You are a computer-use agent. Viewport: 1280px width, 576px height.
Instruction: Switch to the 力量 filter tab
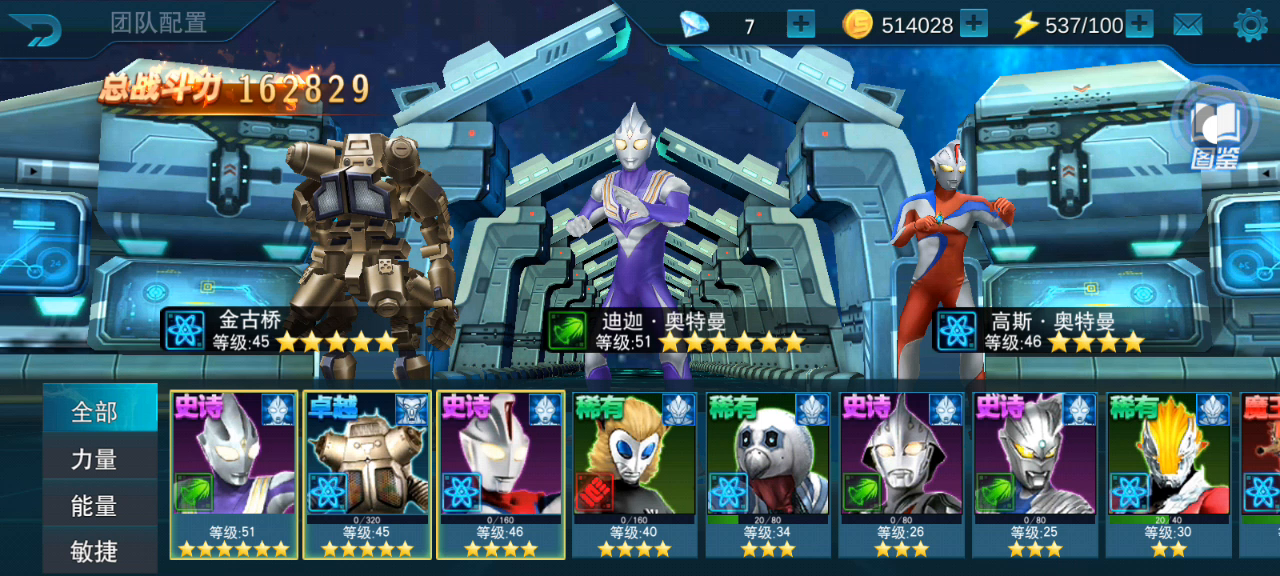pos(97,459)
